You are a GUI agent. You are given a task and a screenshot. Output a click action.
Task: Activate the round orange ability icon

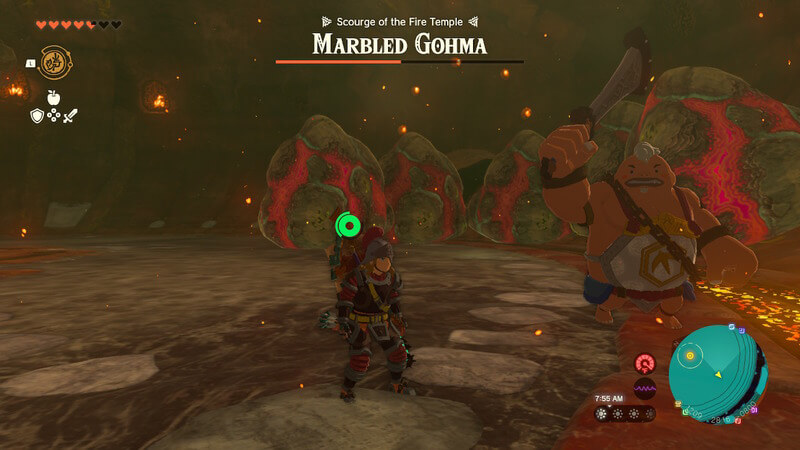point(54,62)
